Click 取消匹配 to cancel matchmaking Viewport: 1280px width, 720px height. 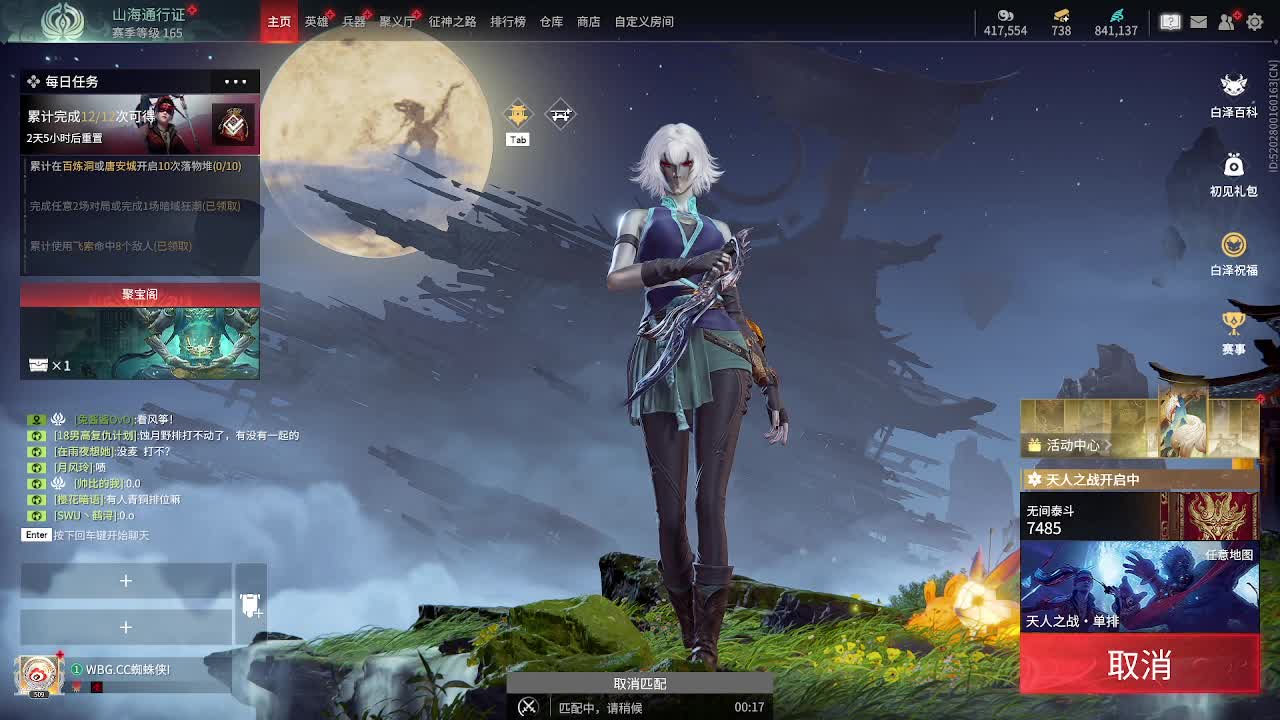pyautogui.click(x=641, y=684)
